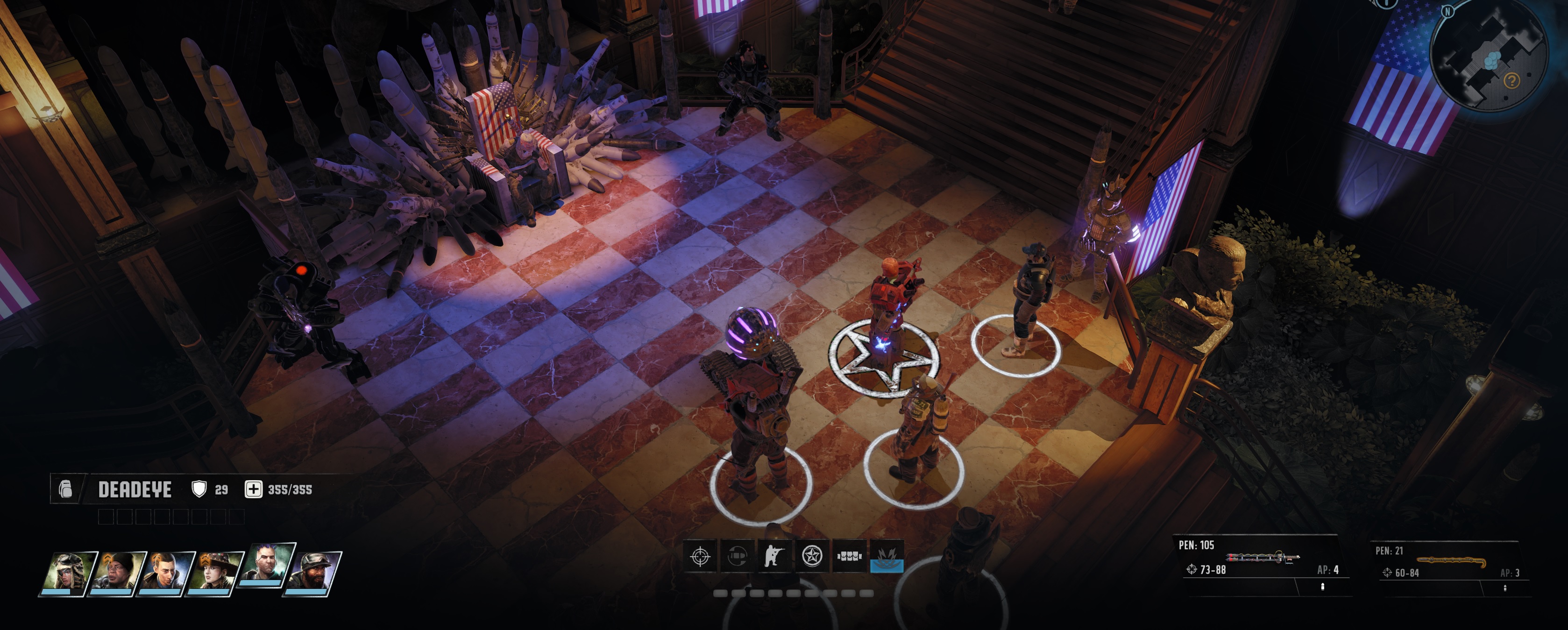Activate the kneeling rifleman ambush ability
Screen dimensions: 1568x630
[x=774, y=556]
